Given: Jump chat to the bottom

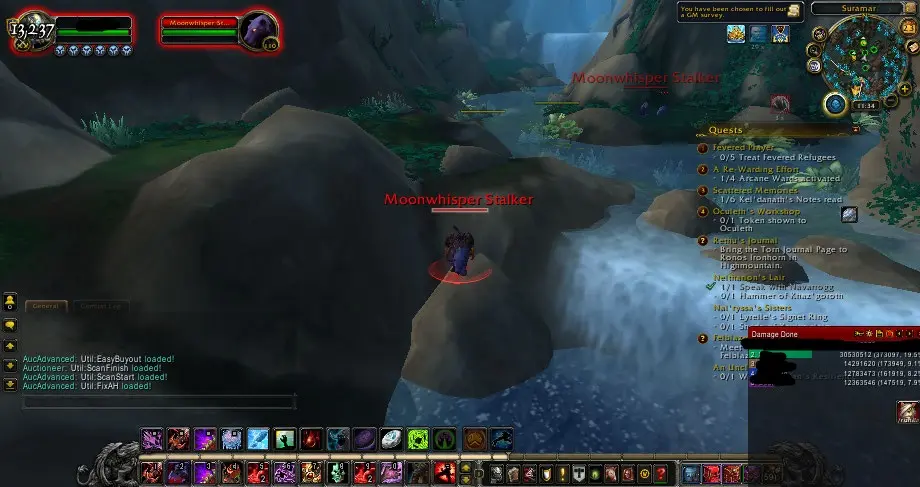Looking at the screenshot, I should point(10,385).
